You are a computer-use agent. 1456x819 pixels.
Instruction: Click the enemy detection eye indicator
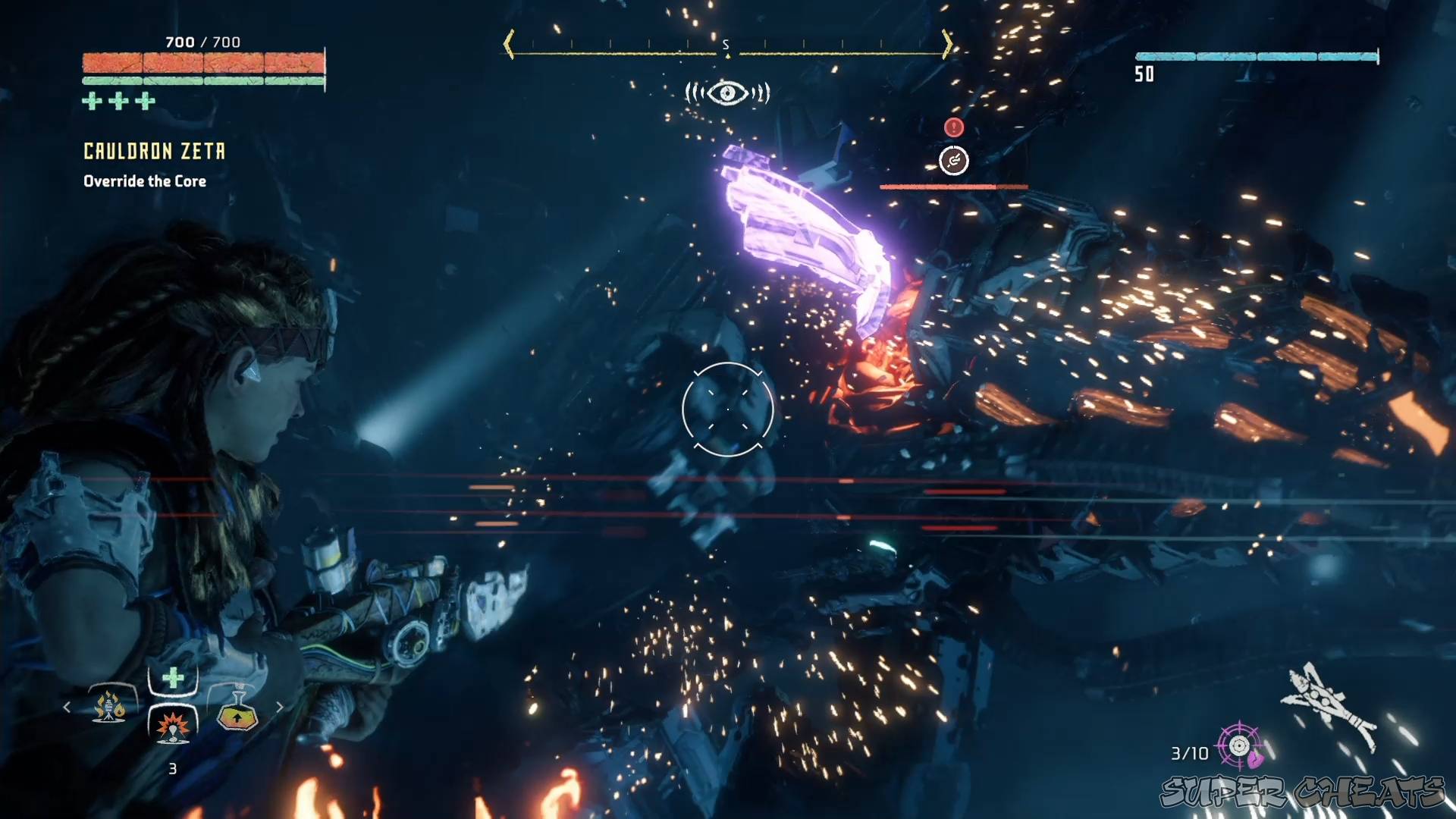(x=726, y=93)
